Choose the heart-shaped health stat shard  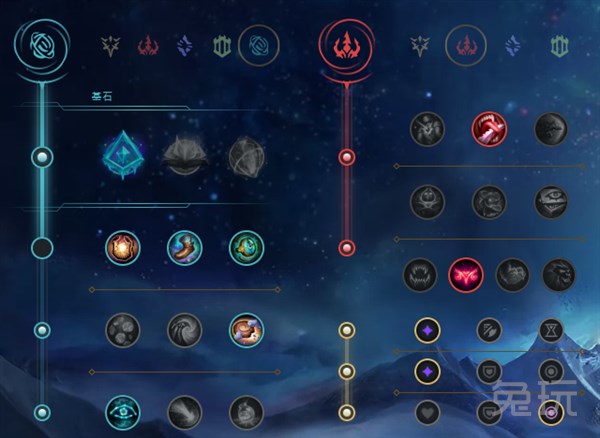click(429, 410)
